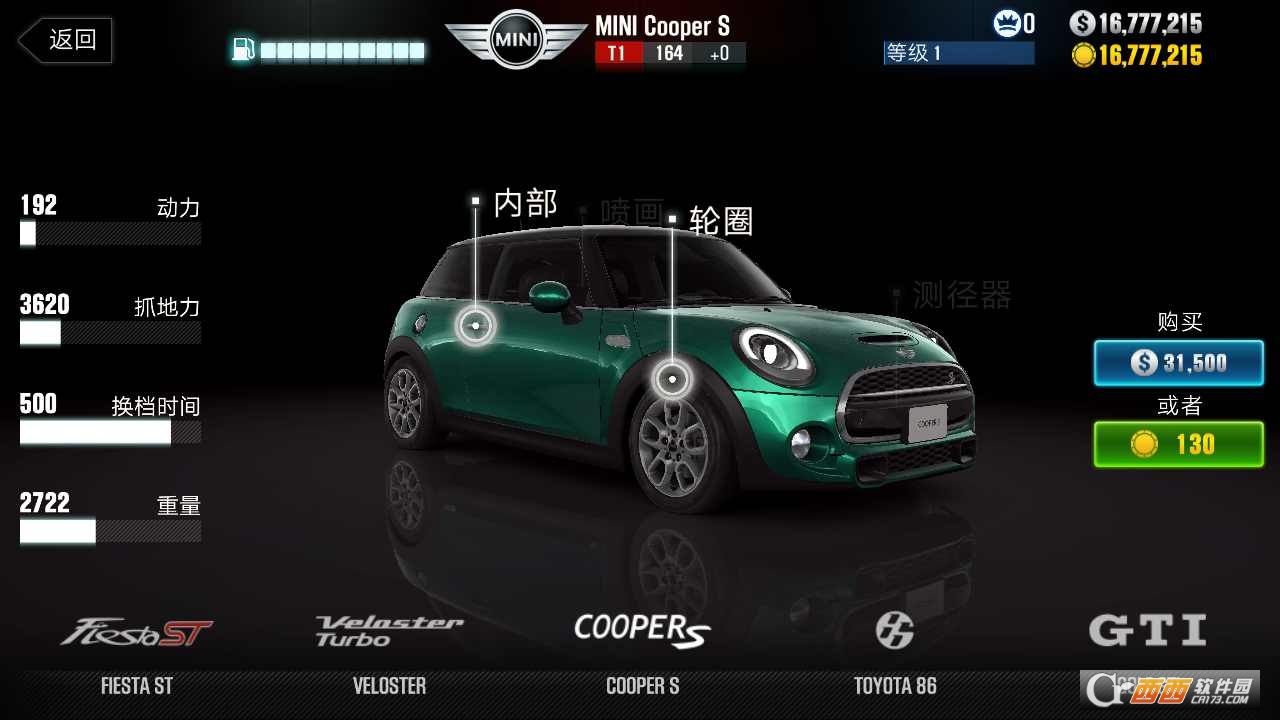Buy the car for $31,500
1280x720 pixels.
(x=1178, y=363)
